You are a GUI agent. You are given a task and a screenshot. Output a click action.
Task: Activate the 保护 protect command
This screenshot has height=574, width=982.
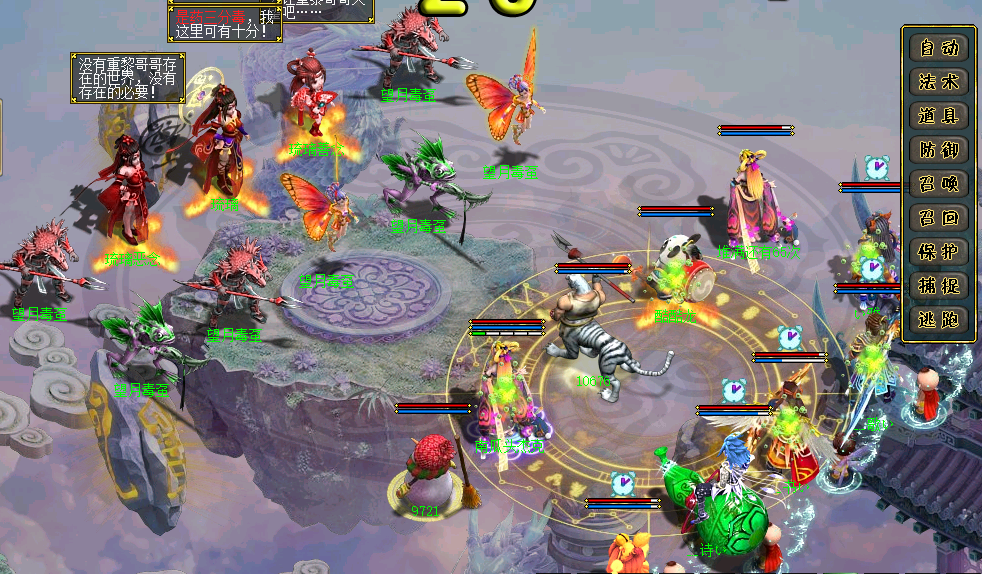(x=939, y=251)
